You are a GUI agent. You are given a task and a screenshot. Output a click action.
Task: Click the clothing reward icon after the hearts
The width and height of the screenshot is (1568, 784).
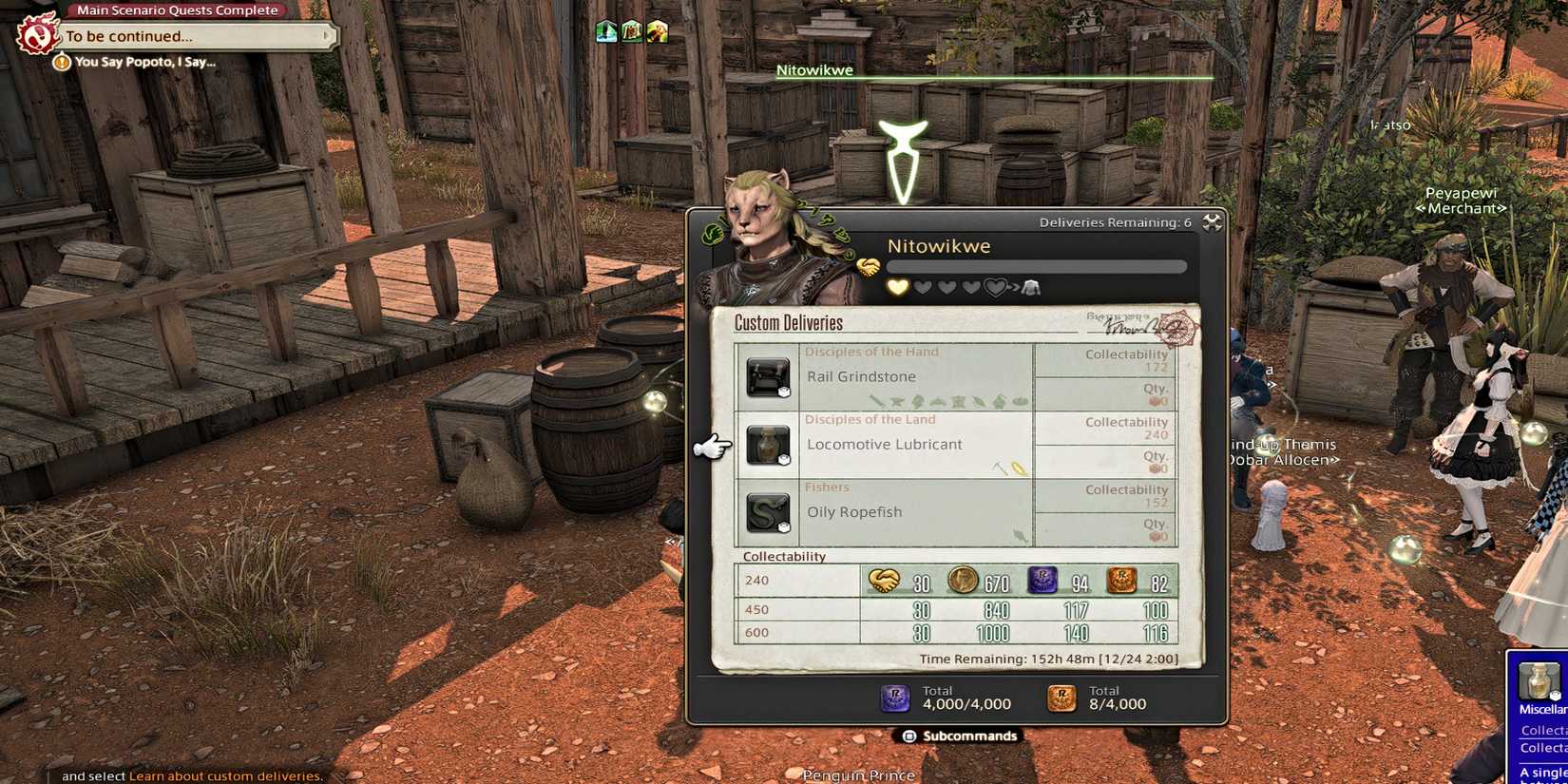1032,287
